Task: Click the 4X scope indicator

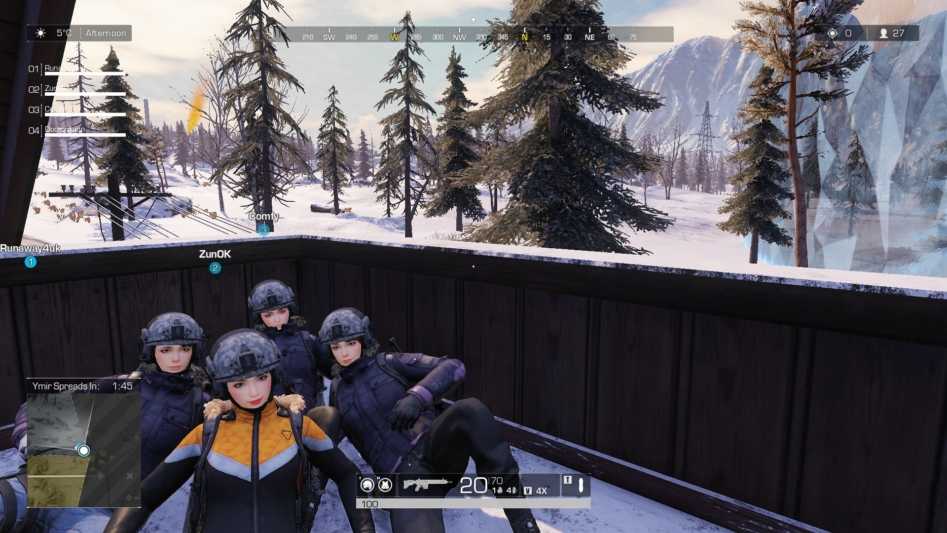Action: 541,490
